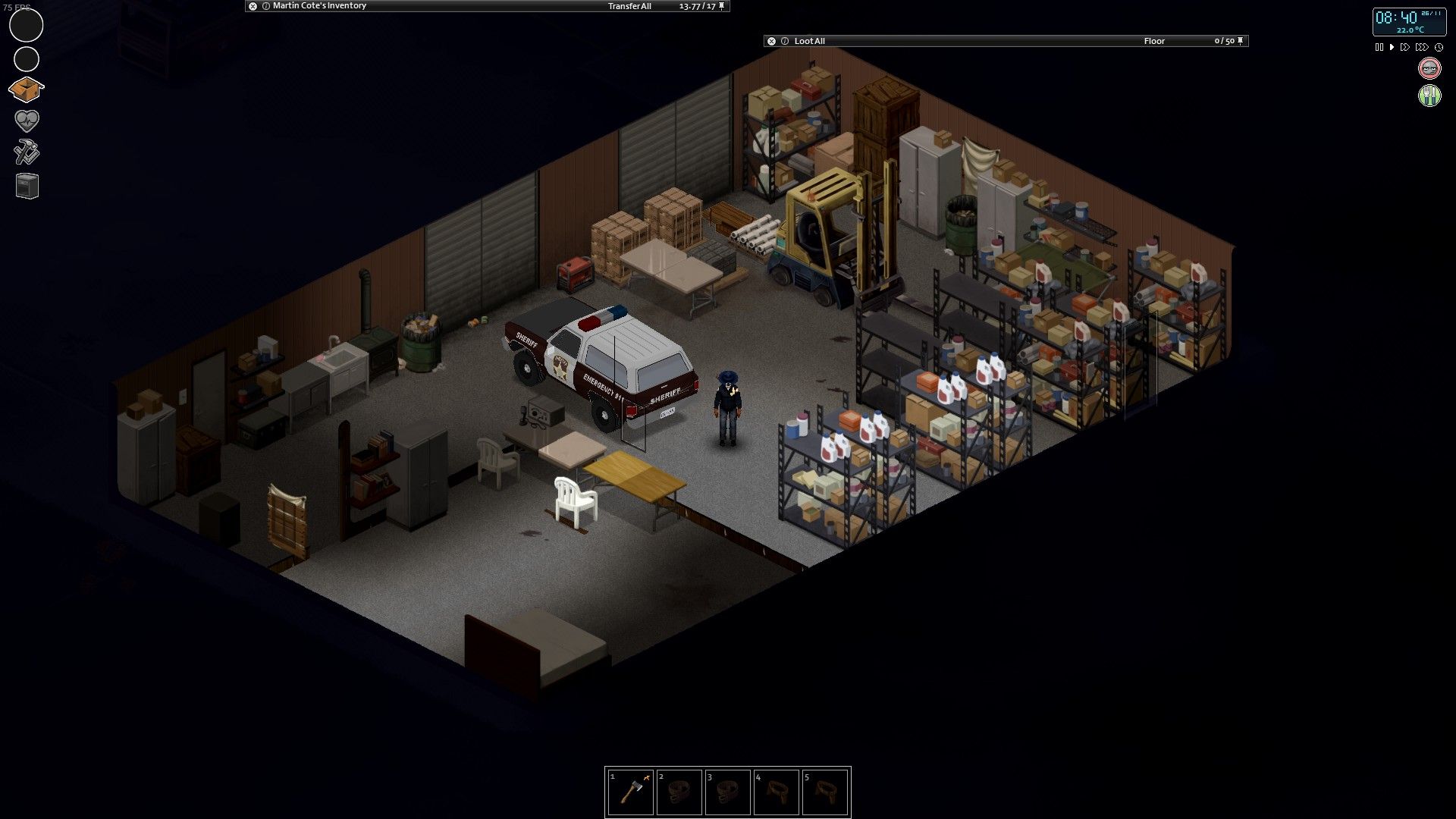Click Transfer All in the inventory bar
Viewport: 1456px width, 819px height.
point(629,6)
